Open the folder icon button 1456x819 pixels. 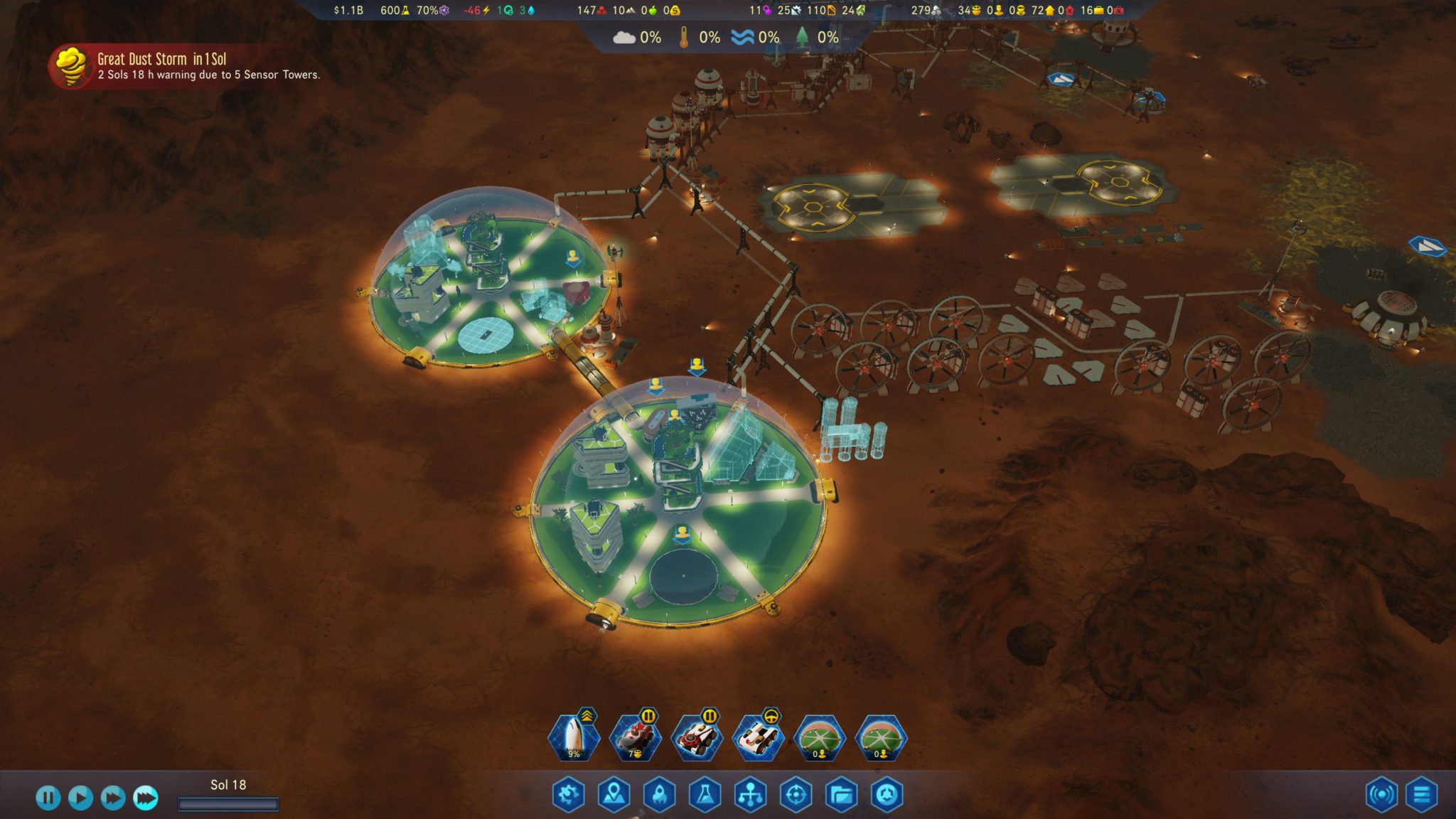pos(841,795)
